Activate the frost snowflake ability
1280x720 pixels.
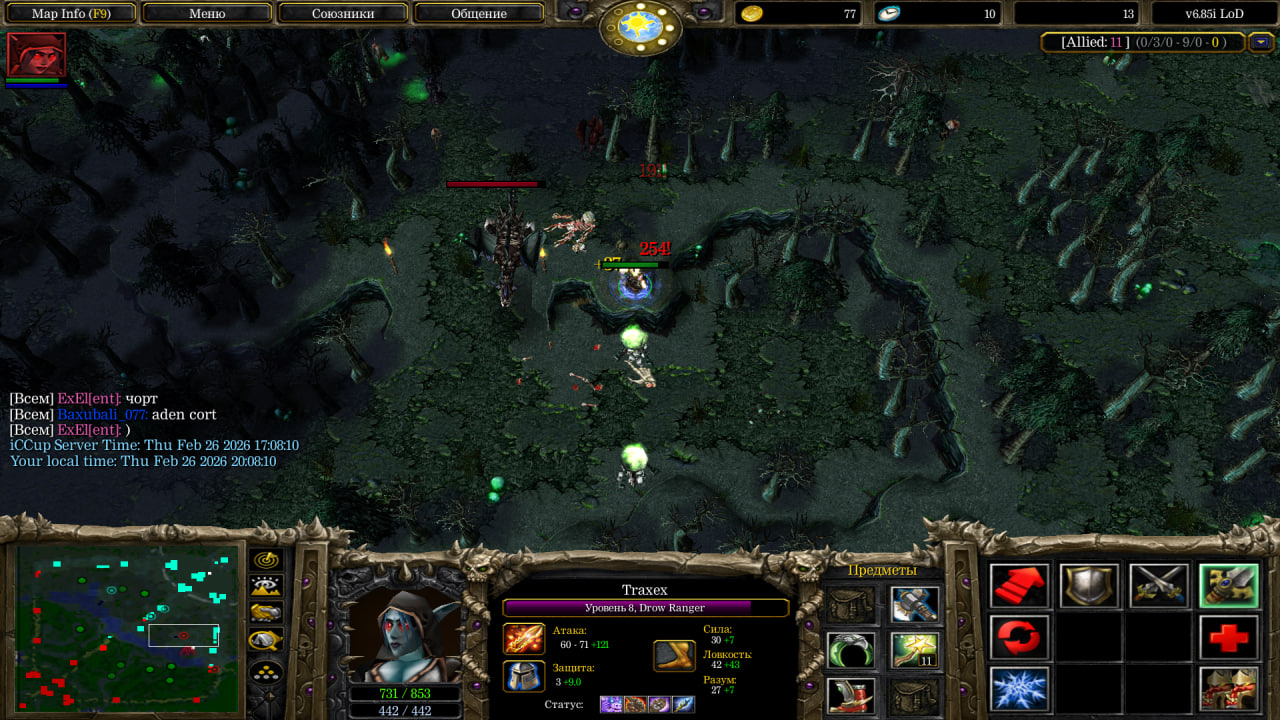pyautogui.click(x=1020, y=689)
